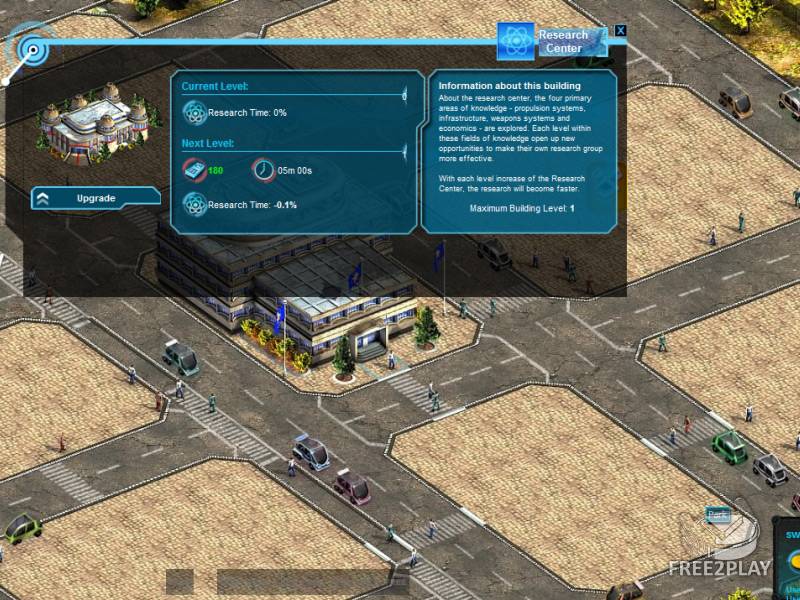Screen dimensions: 800x600
Task: Upgrade the Research Center building
Action: click(x=96, y=198)
